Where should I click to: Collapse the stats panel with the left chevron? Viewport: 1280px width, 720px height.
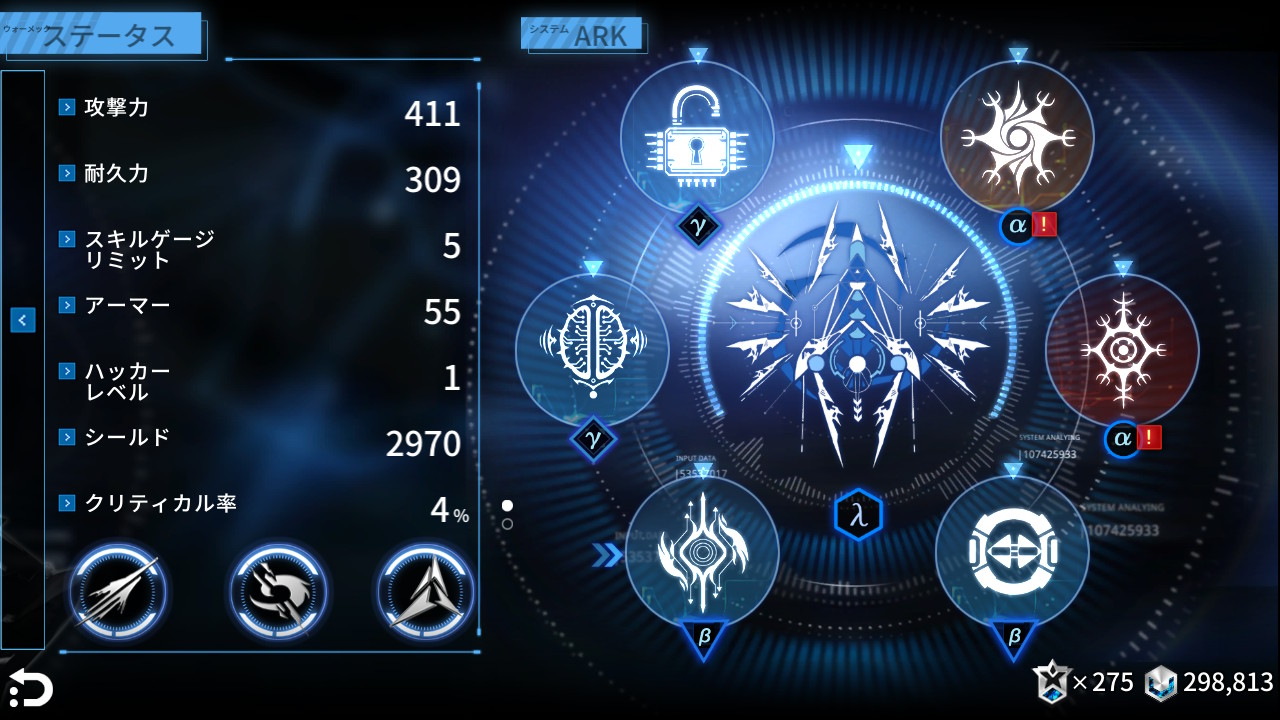[x=21, y=319]
